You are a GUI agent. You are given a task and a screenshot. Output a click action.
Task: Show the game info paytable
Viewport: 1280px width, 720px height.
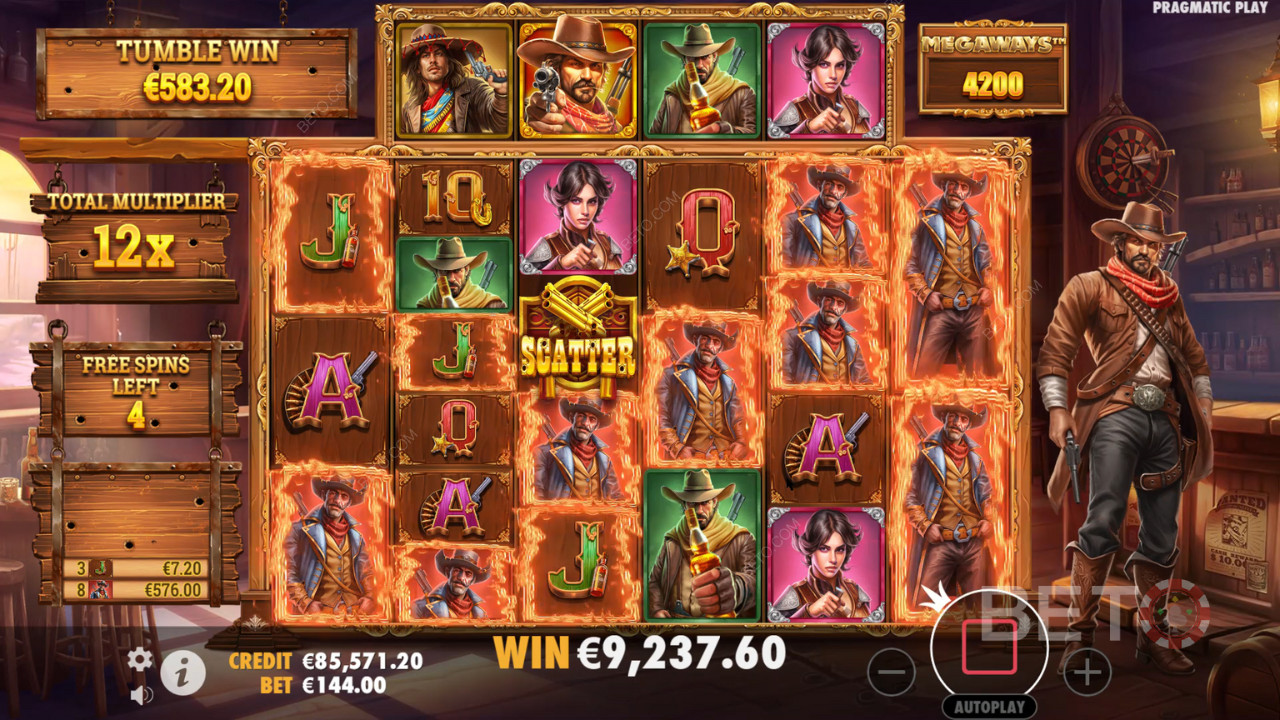(183, 674)
